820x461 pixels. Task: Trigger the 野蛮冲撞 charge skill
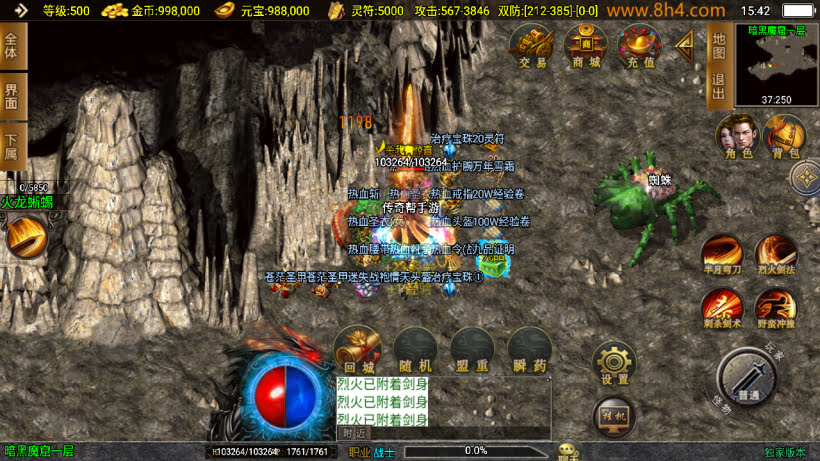775,308
